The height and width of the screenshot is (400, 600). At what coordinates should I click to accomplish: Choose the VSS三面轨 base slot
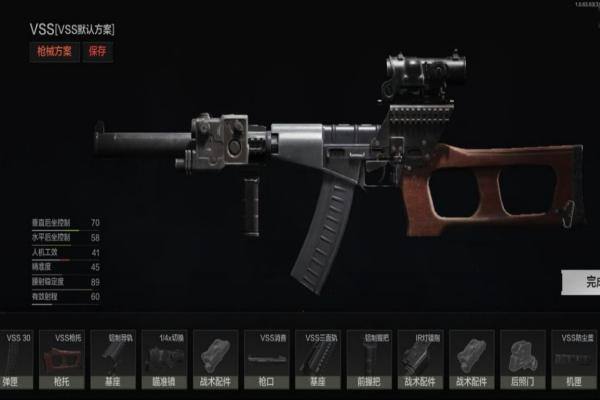[322, 359]
